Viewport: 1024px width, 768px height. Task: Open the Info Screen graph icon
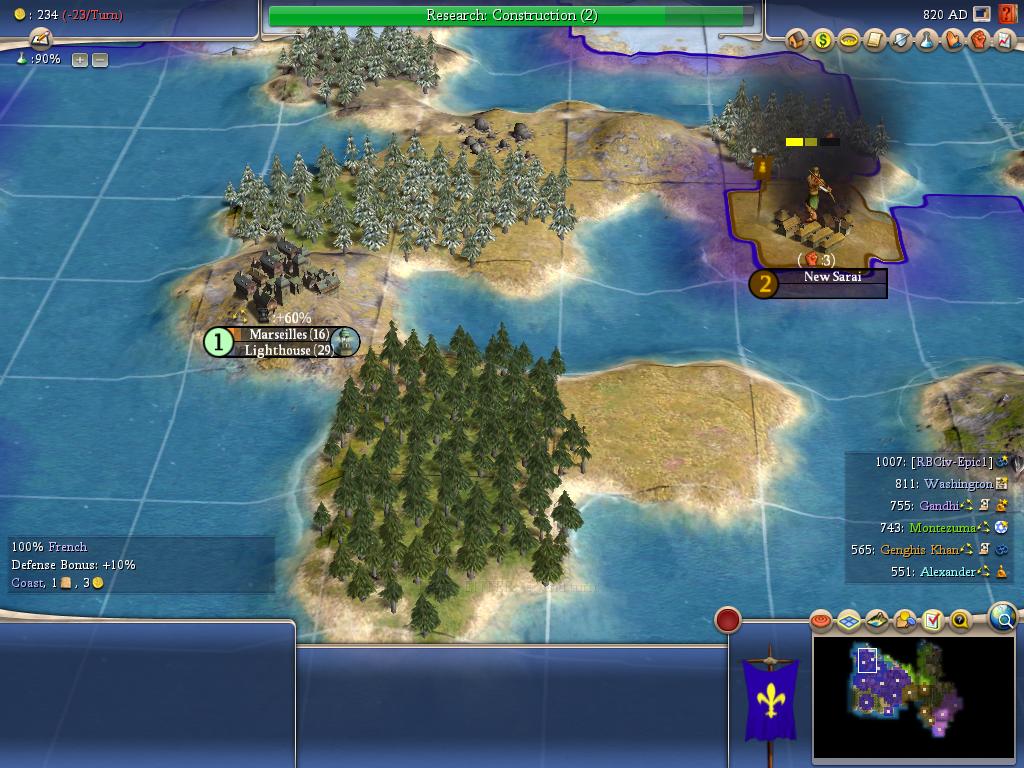tap(1004, 40)
